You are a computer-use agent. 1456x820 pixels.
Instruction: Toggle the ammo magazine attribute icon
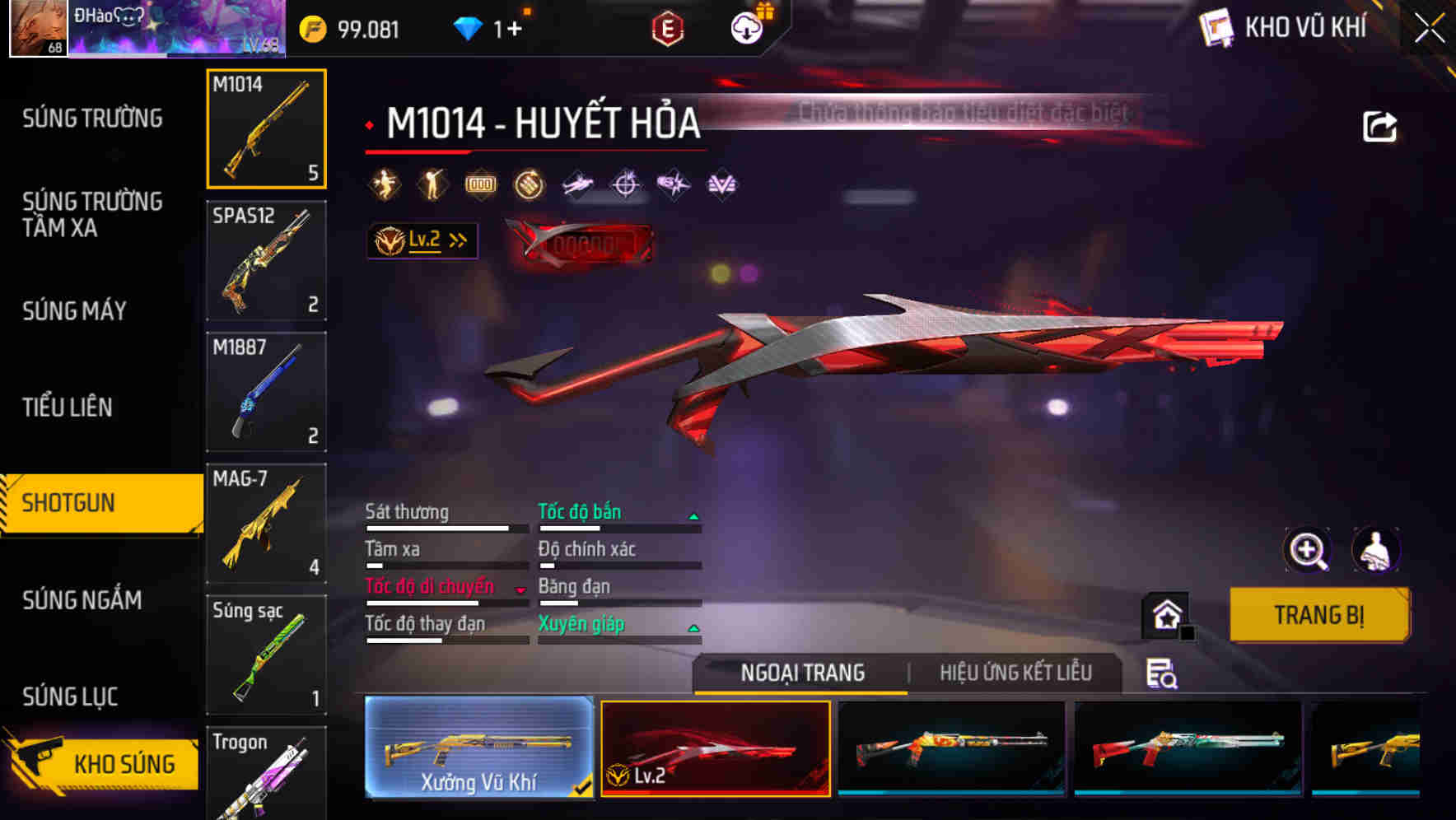tap(481, 184)
